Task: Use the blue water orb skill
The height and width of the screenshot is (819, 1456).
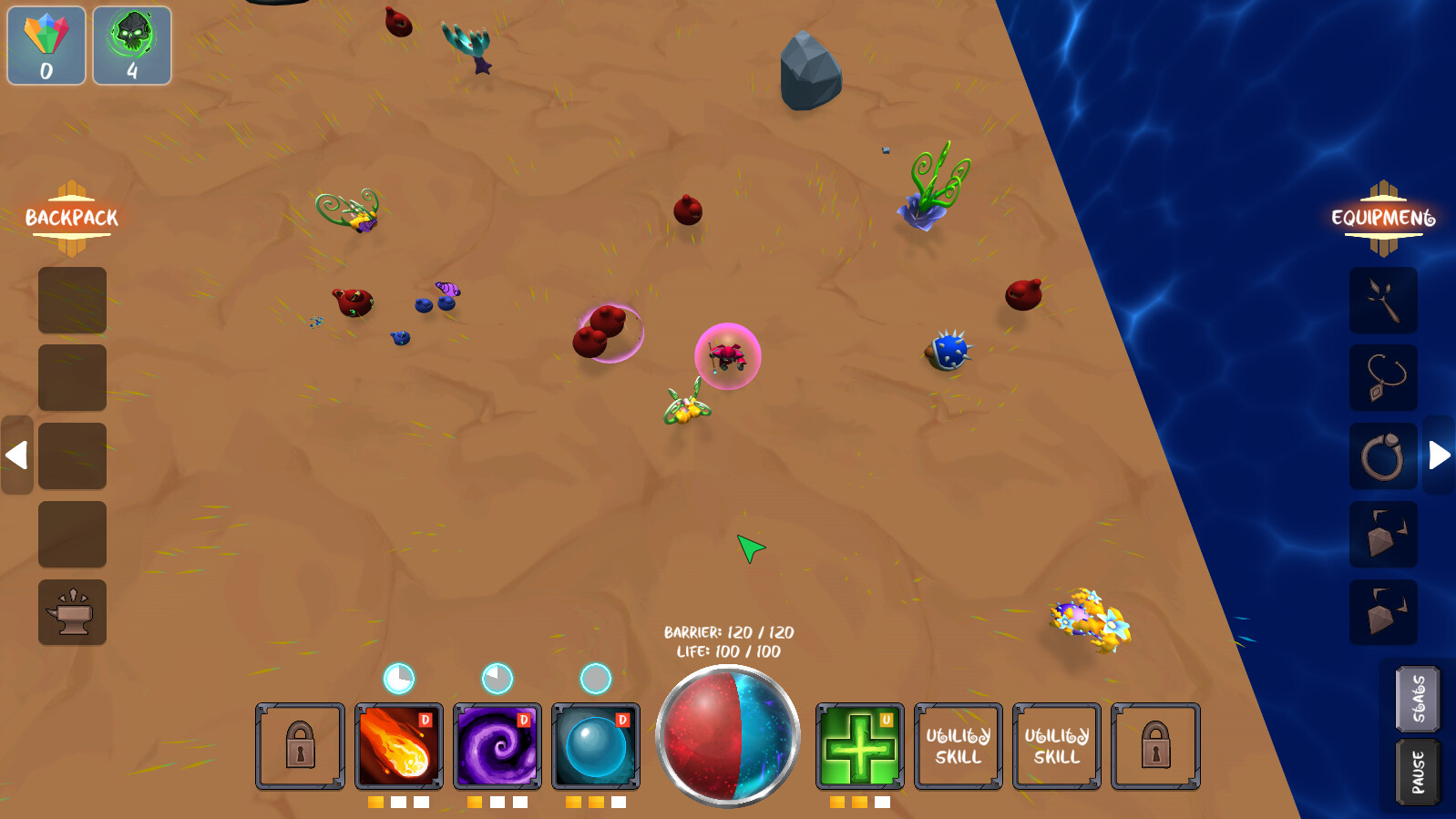Action: (x=595, y=747)
